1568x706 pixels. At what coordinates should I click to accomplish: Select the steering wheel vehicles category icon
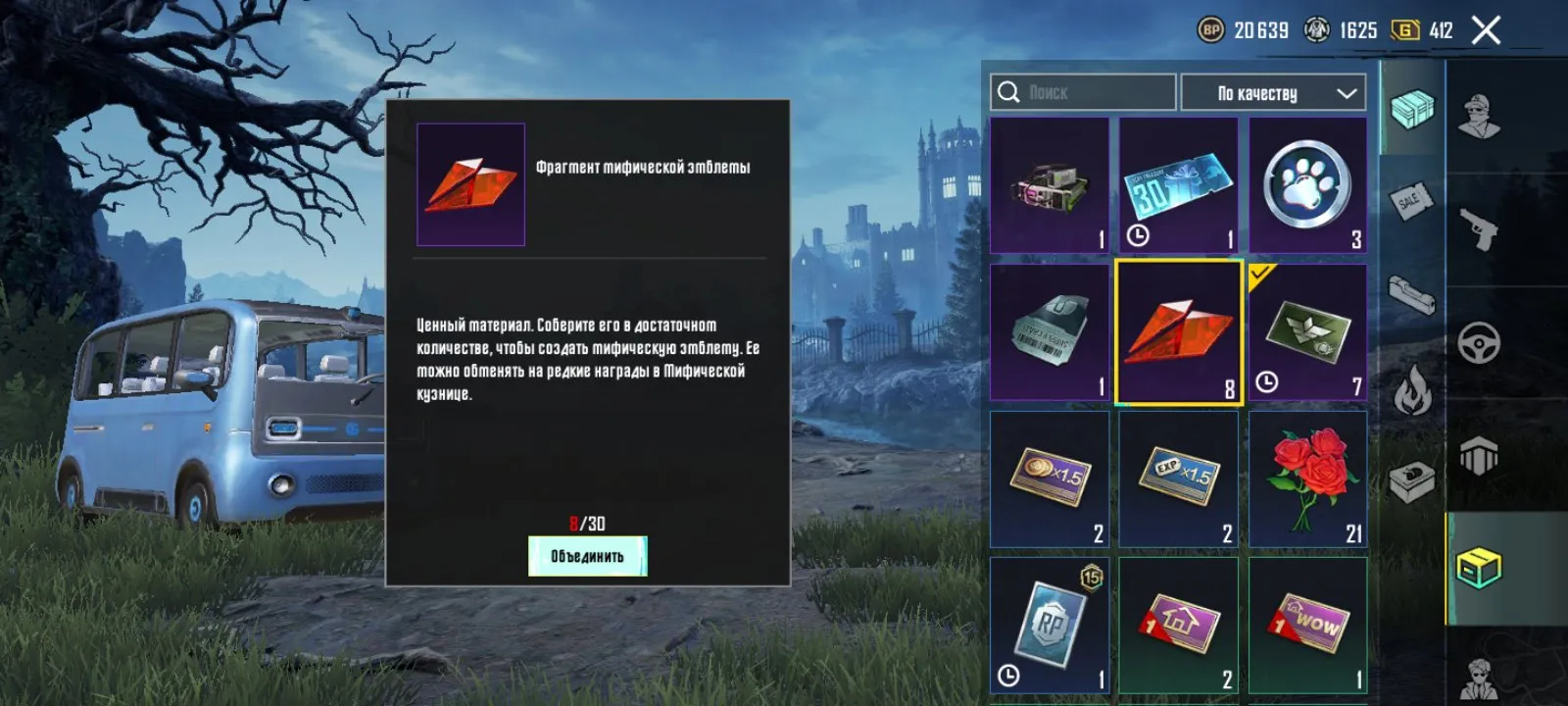pyautogui.click(x=1478, y=342)
